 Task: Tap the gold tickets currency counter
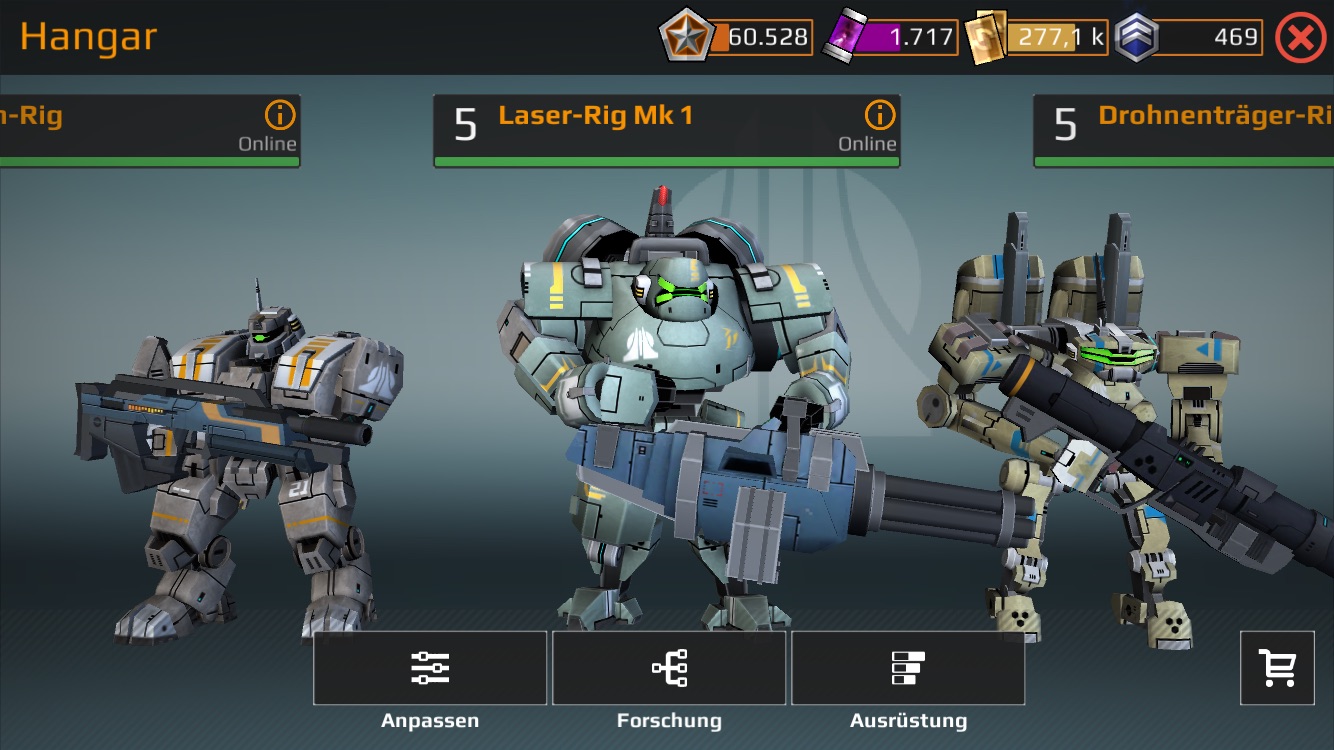(1038, 38)
